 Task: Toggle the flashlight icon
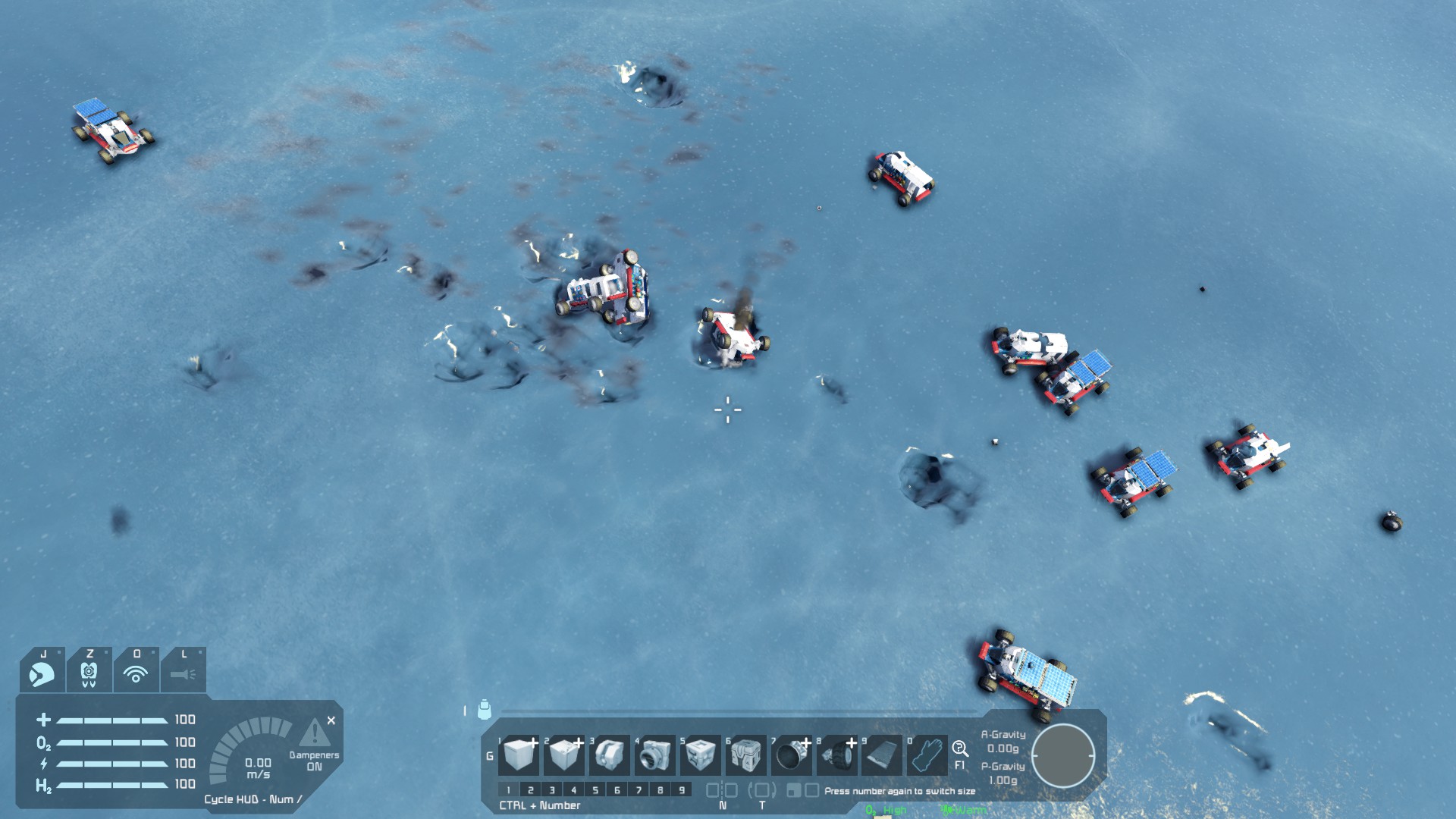(x=183, y=672)
